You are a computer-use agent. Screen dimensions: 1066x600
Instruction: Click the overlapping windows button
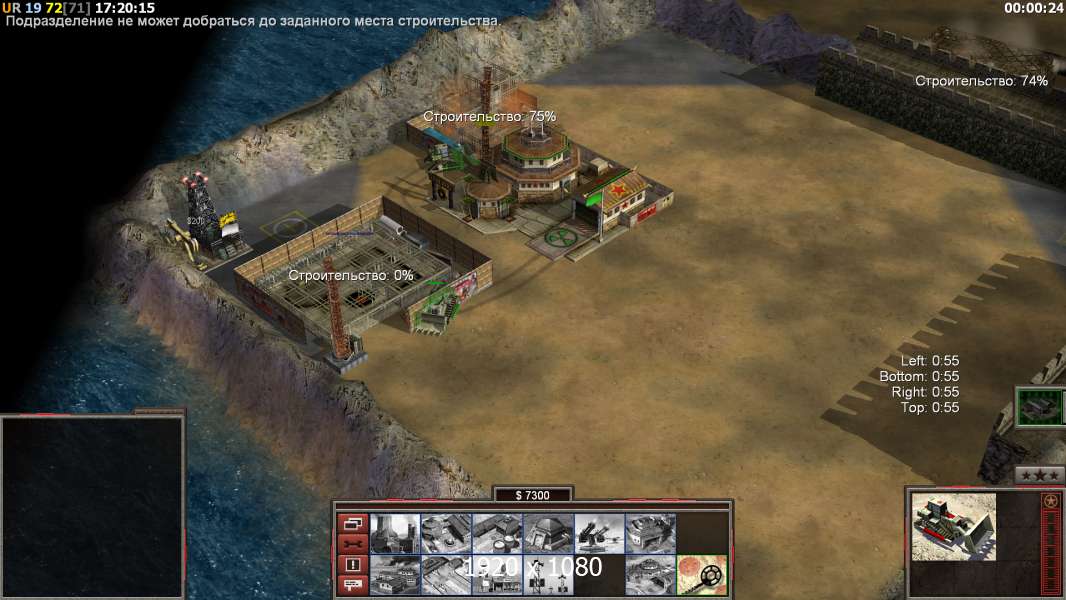(353, 523)
